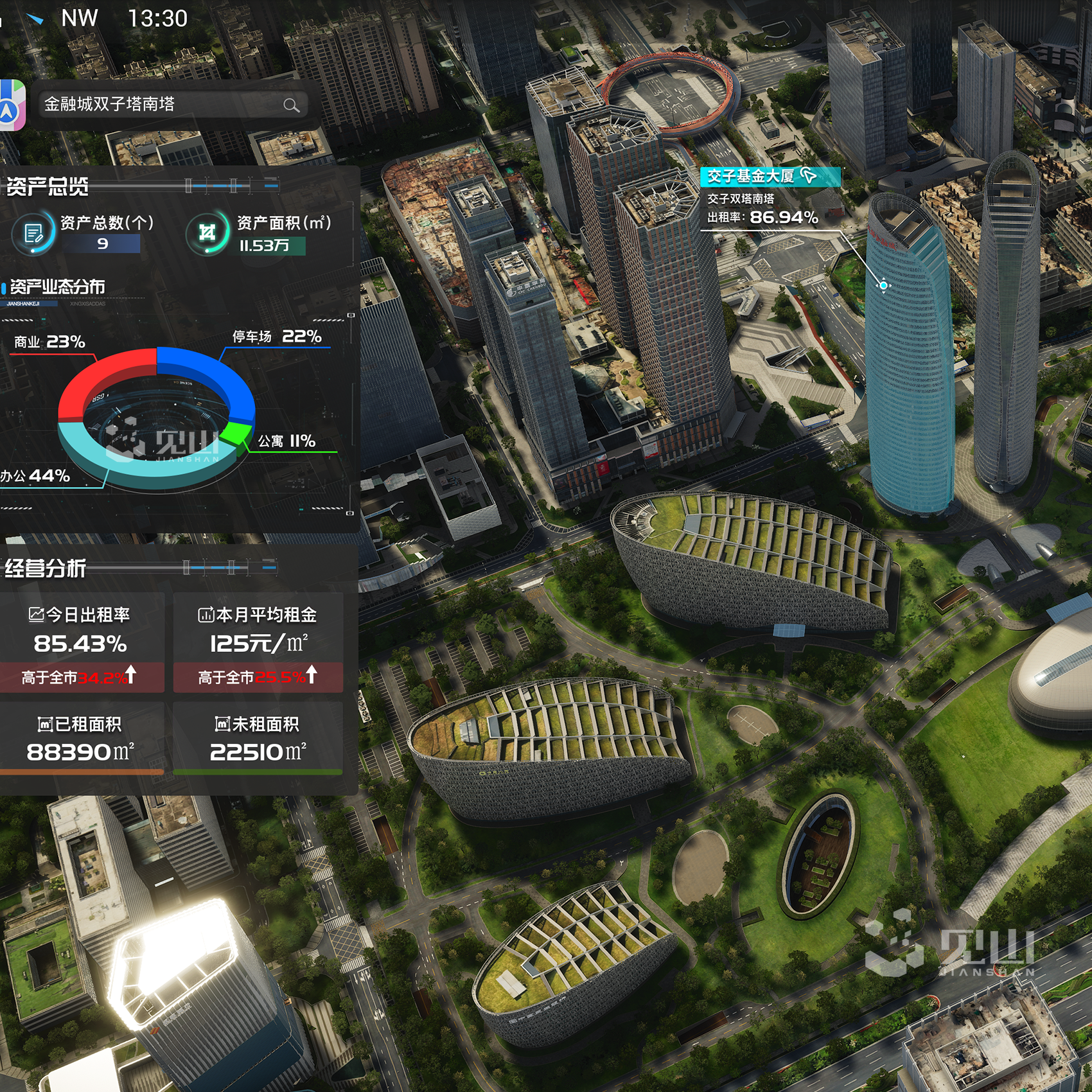The height and width of the screenshot is (1092, 1092).
Task: Click the blue marker on the south tower
Action: coord(884,285)
